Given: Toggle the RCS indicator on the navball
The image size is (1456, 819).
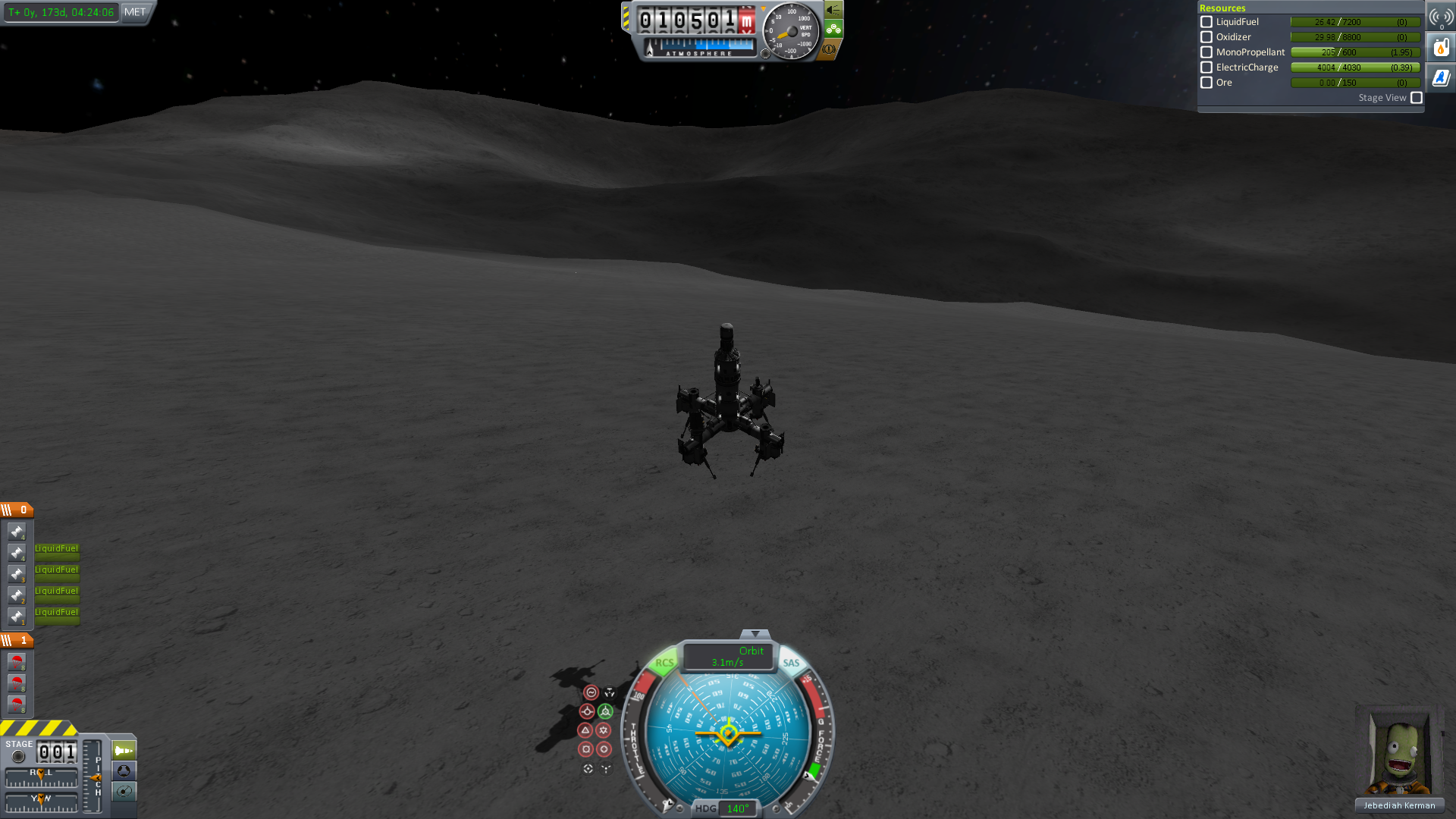Looking at the screenshot, I should coord(664,662).
